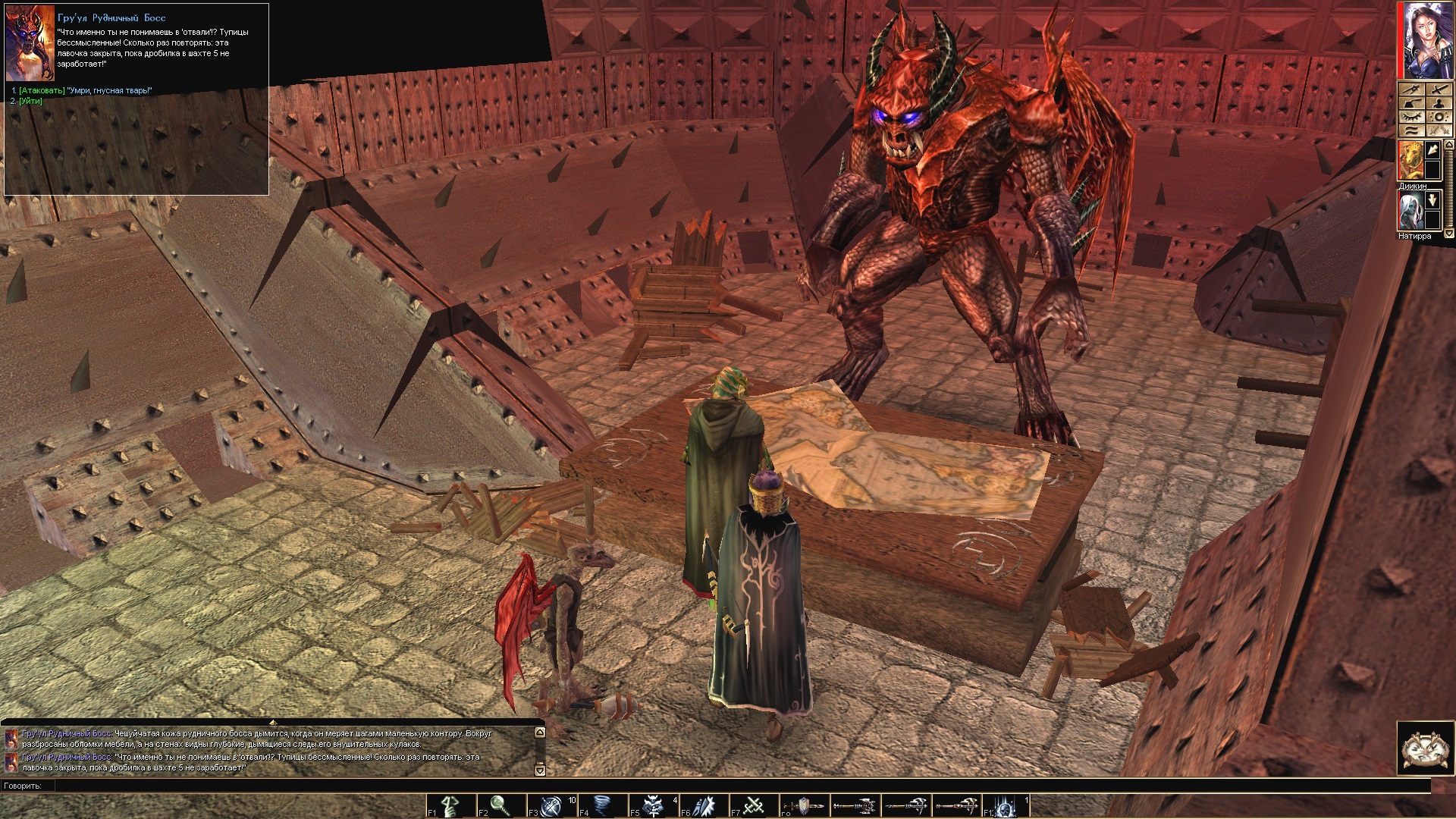This screenshot has width=1456, height=819.
Task: Activate the F12 glowing skull quickslot
Action: (x=1006, y=805)
